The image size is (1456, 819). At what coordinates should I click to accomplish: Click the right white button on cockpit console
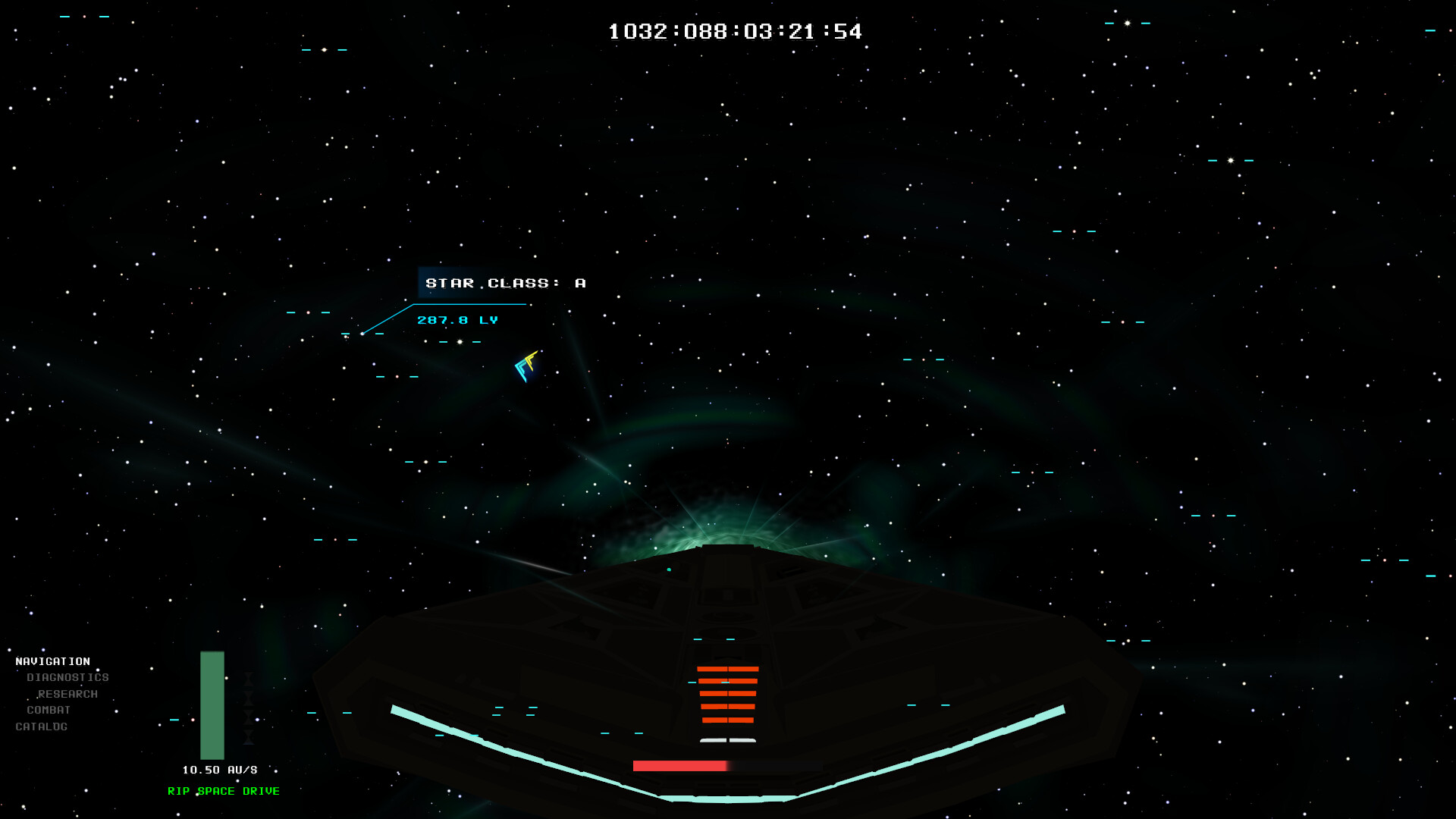coord(743,740)
